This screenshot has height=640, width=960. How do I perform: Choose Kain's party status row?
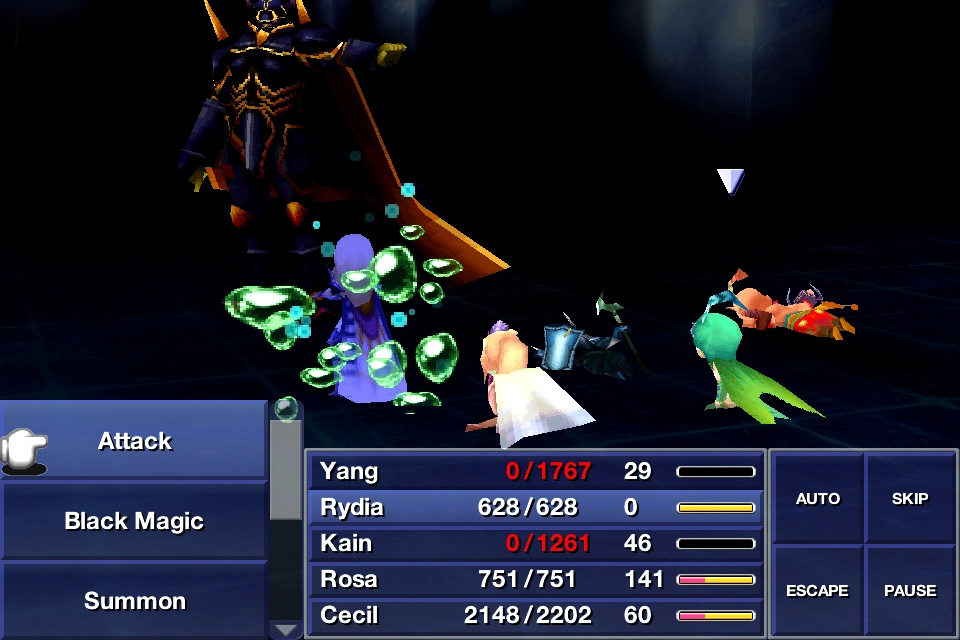(x=536, y=543)
